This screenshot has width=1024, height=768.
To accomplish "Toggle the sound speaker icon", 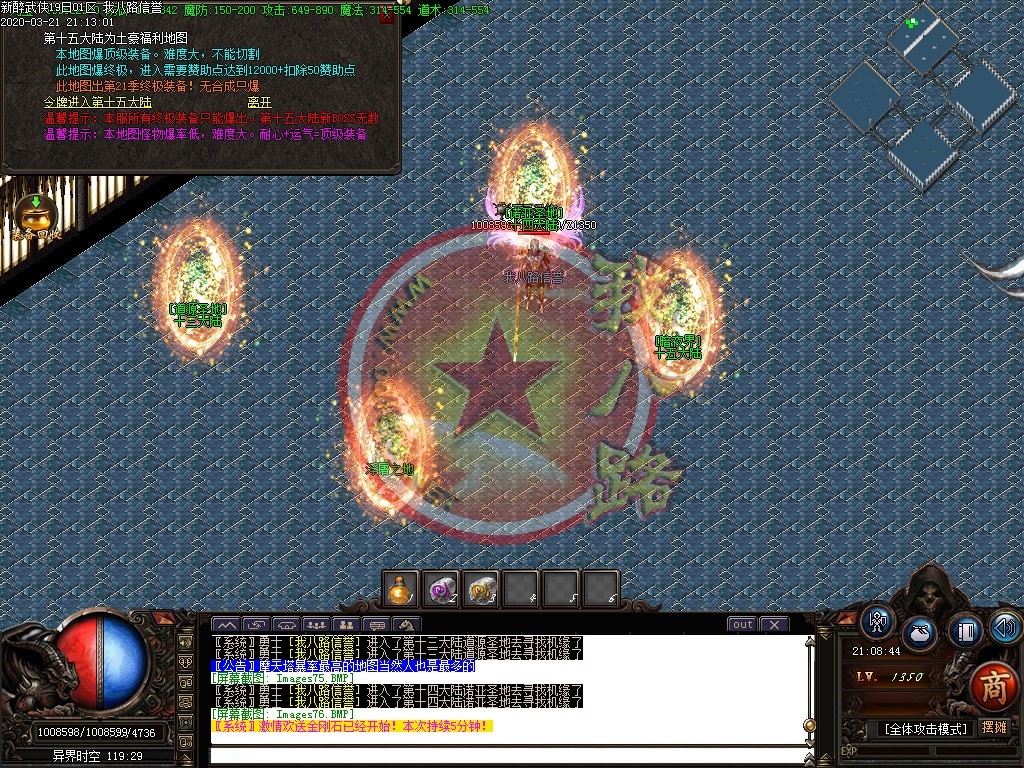I will point(1004,627).
